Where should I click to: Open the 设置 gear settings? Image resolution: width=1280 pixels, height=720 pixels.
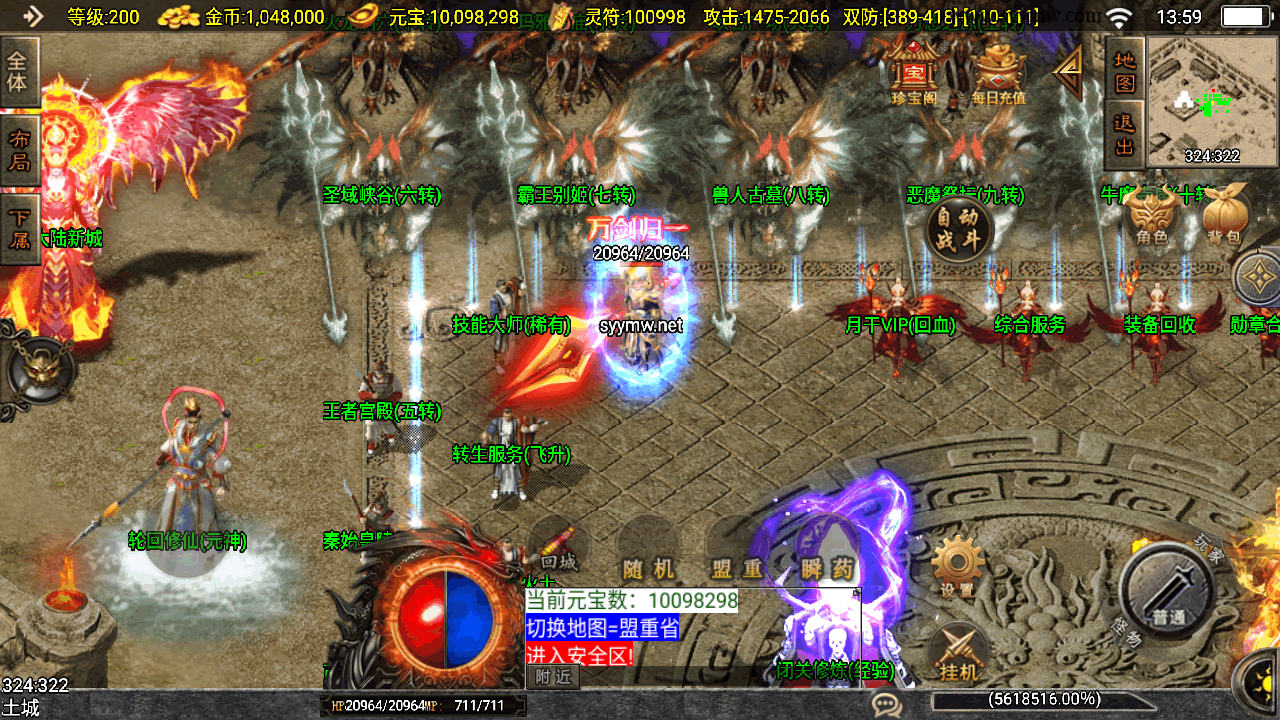(957, 566)
